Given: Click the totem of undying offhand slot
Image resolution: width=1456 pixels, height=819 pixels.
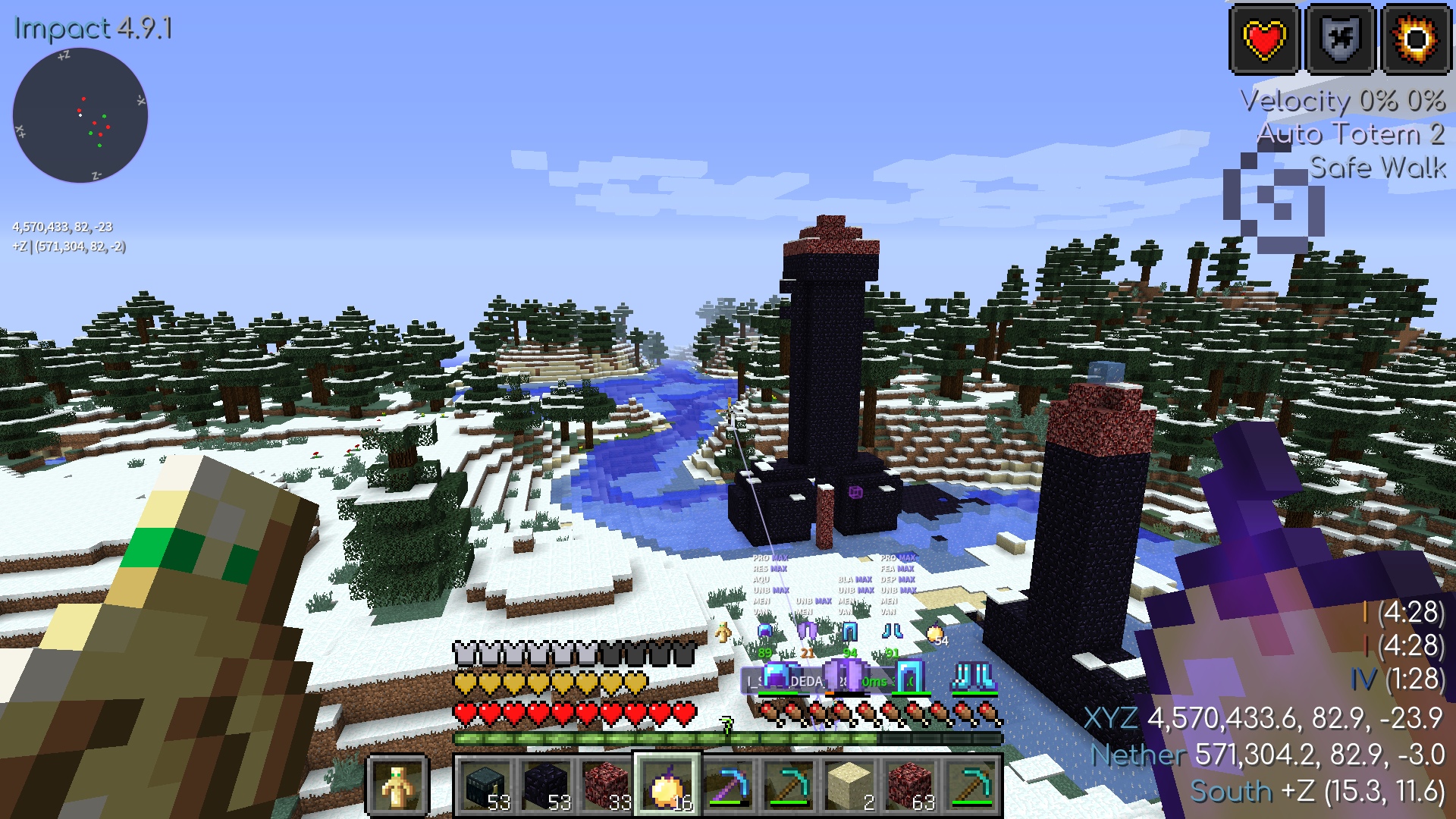Looking at the screenshot, I should pyautogui.click(x=398, y=786).
